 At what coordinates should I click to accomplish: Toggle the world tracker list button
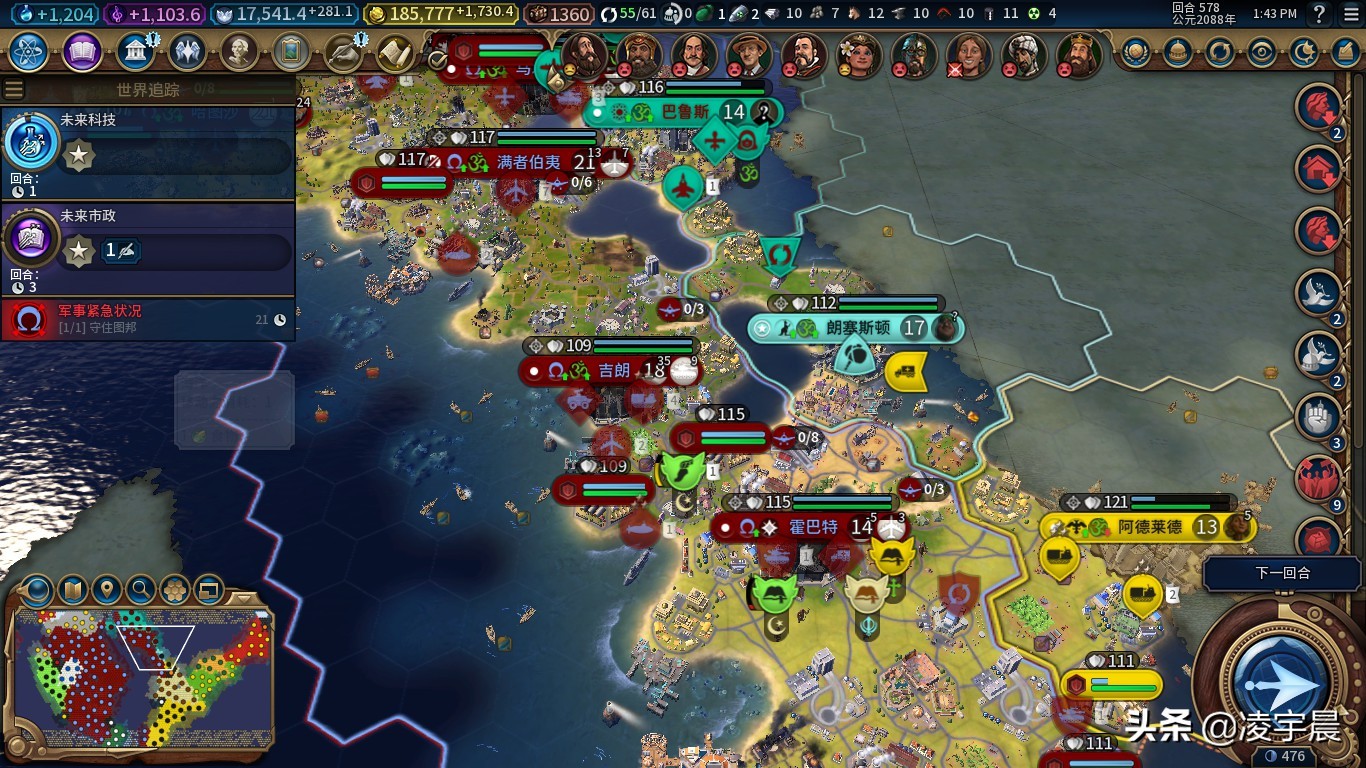click(x=14, y=89)
